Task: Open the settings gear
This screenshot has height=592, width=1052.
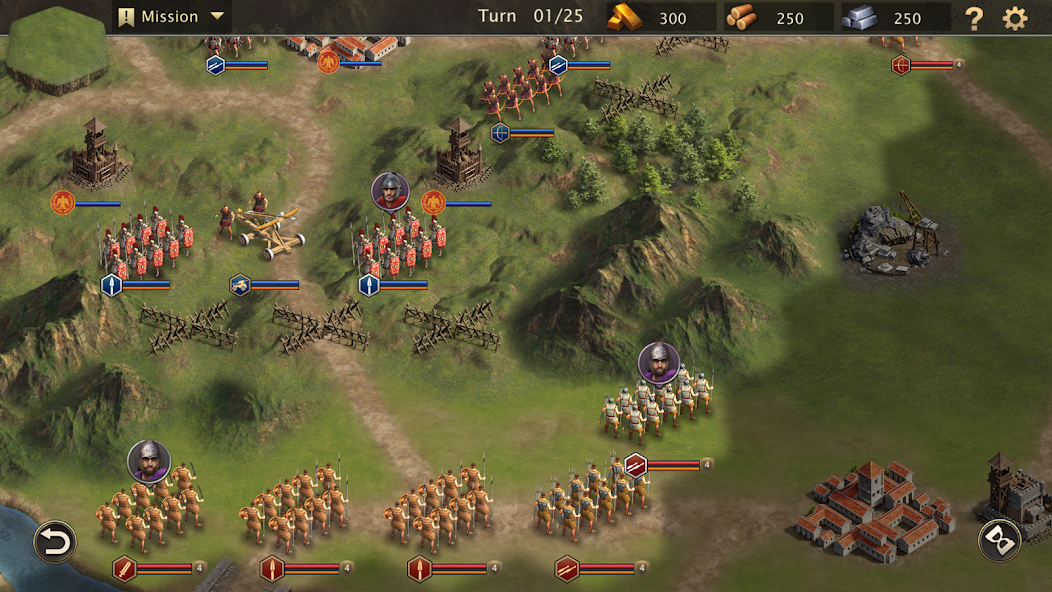Action: [1015, 18]
